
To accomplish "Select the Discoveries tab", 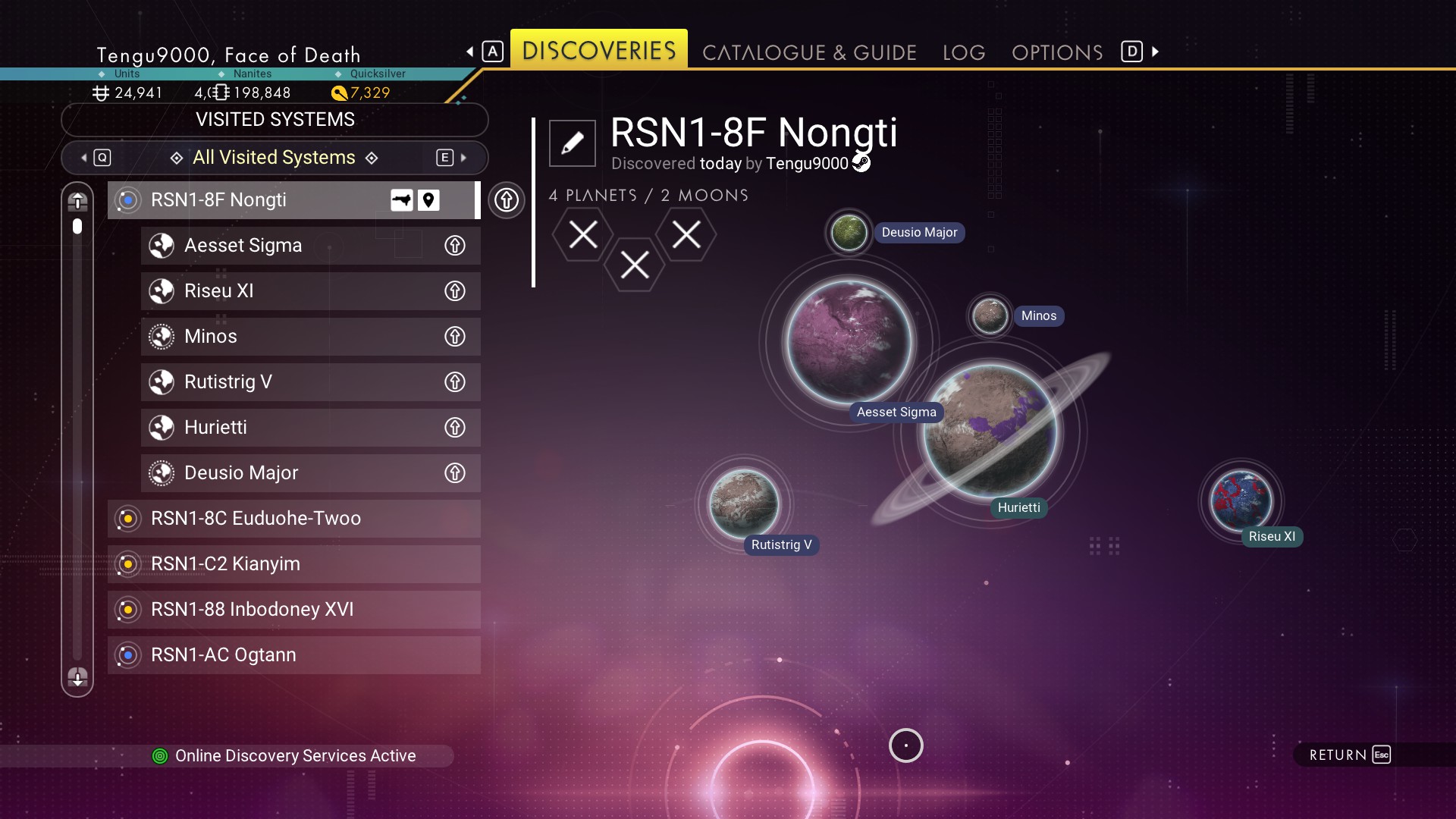I will (x=598, y=50).
